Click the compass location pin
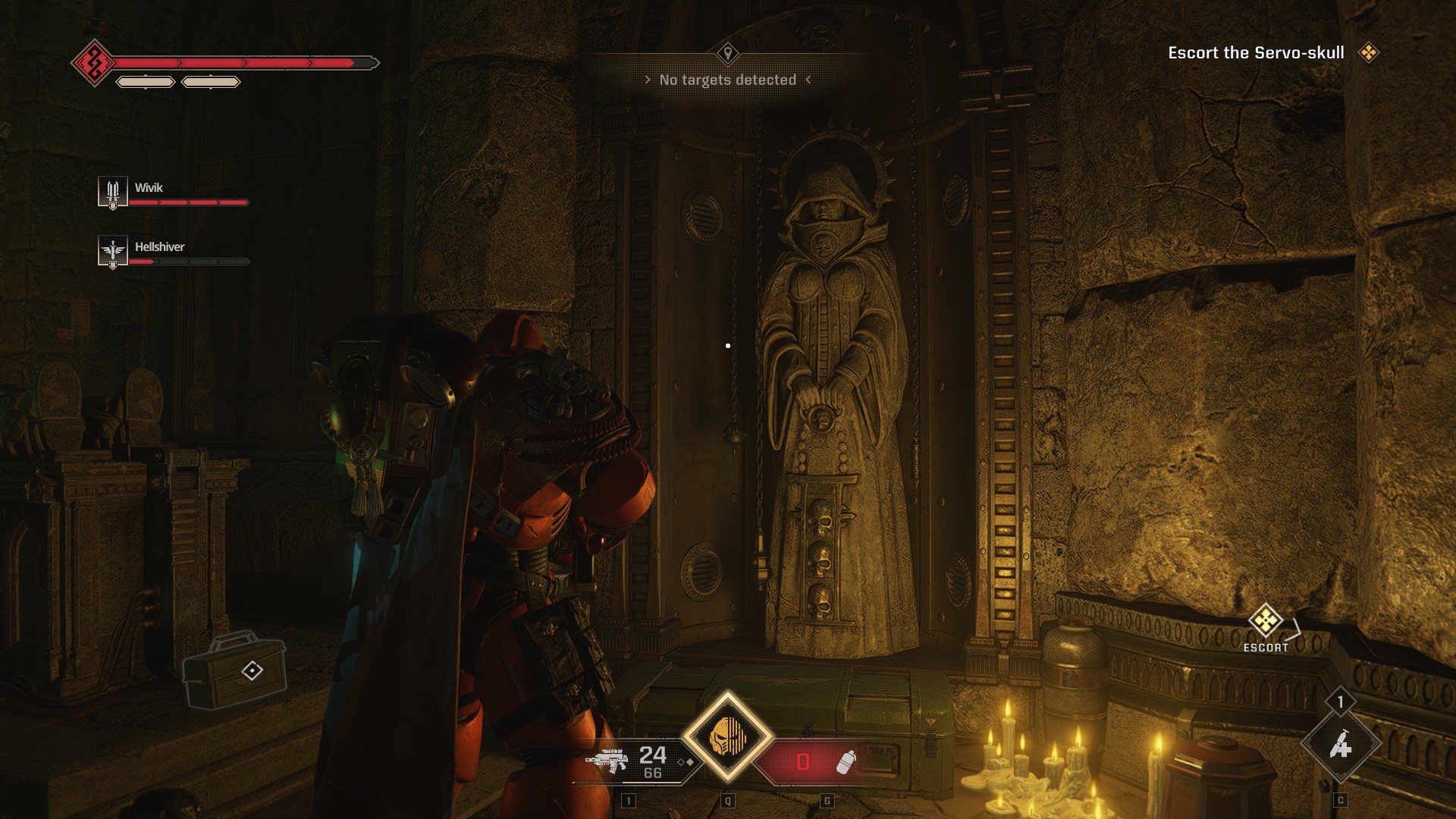The height and width of the screenshot is (819, 1456). [728, 53]
